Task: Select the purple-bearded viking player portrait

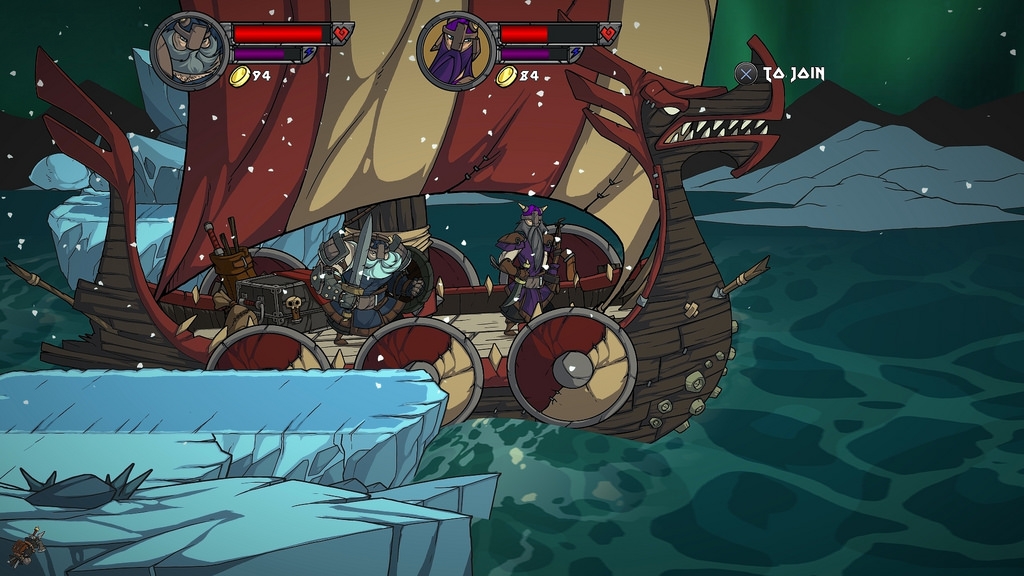Action: click(456, 51)
